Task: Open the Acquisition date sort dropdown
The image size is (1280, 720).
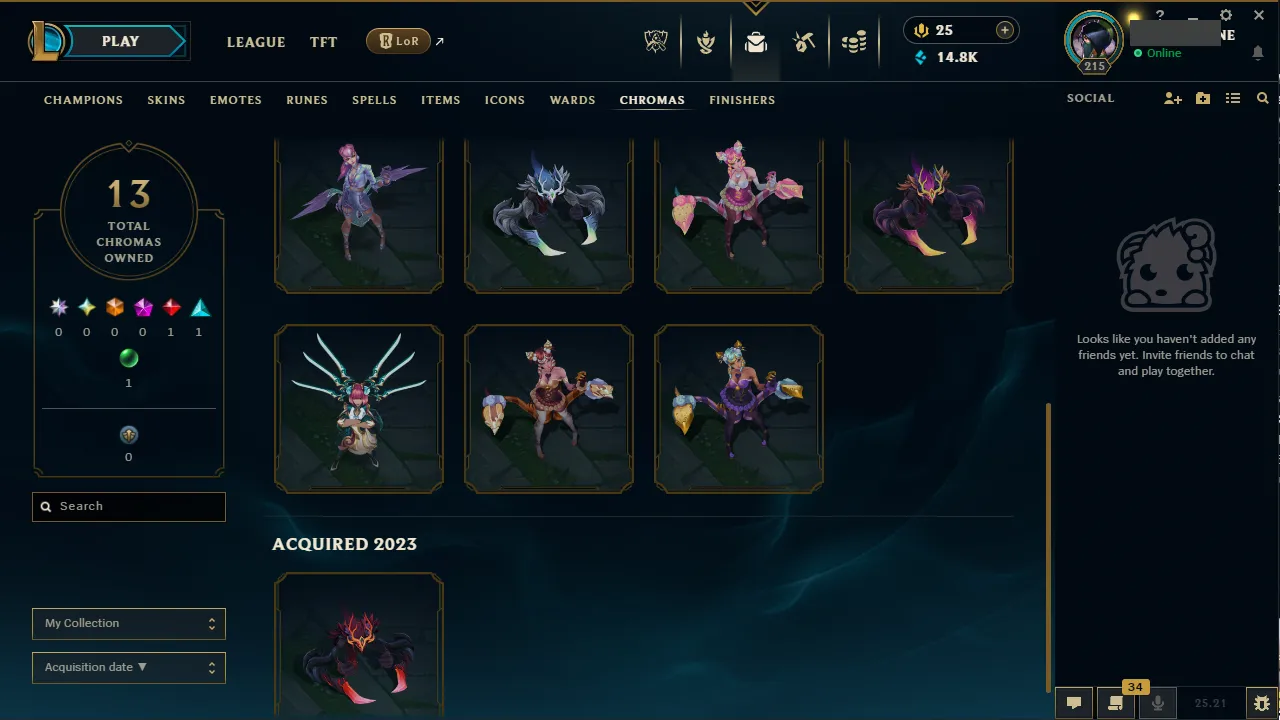Action: point(128,667)
